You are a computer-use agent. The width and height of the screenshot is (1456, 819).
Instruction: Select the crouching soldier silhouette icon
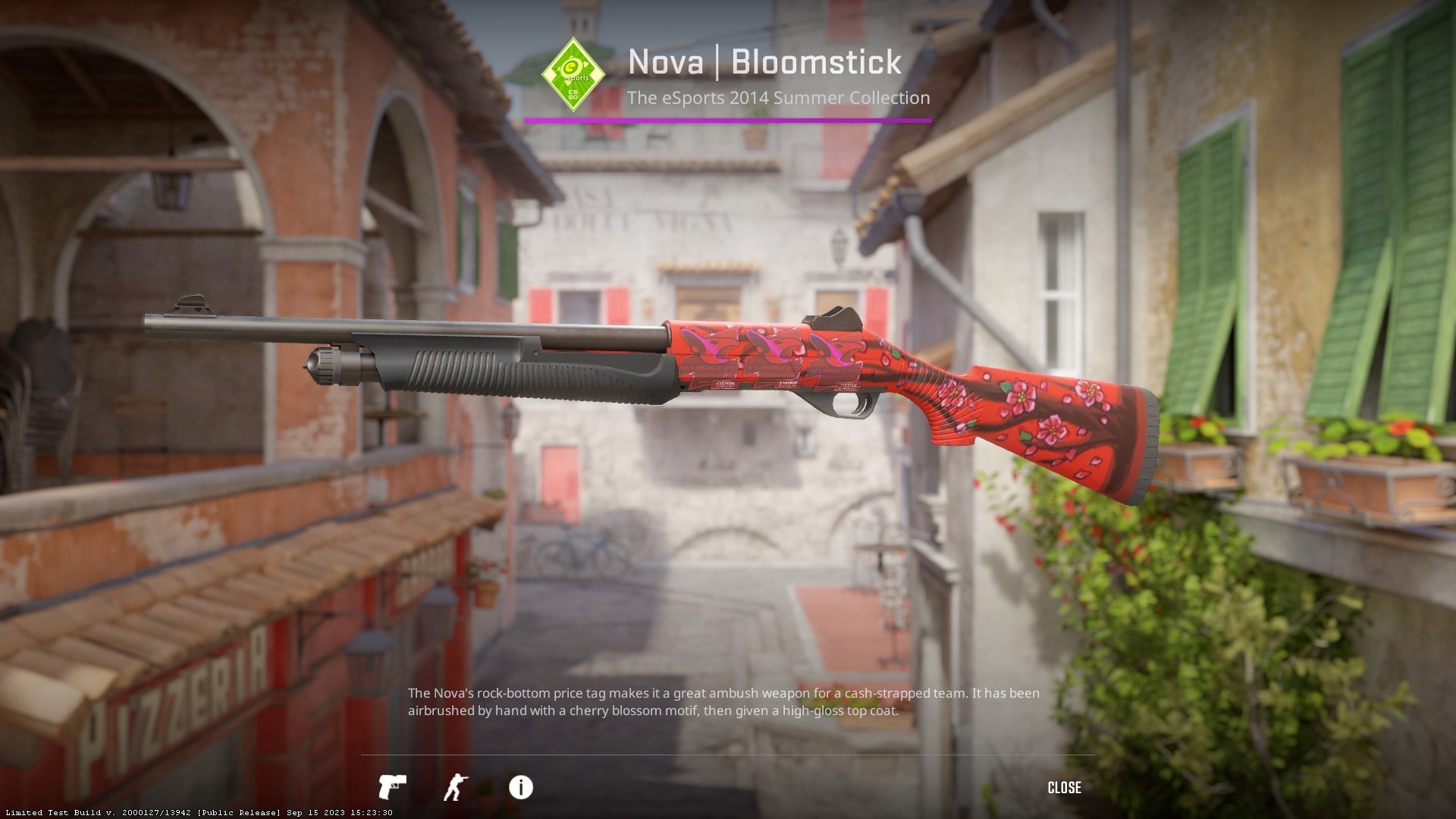coord(456,787)
